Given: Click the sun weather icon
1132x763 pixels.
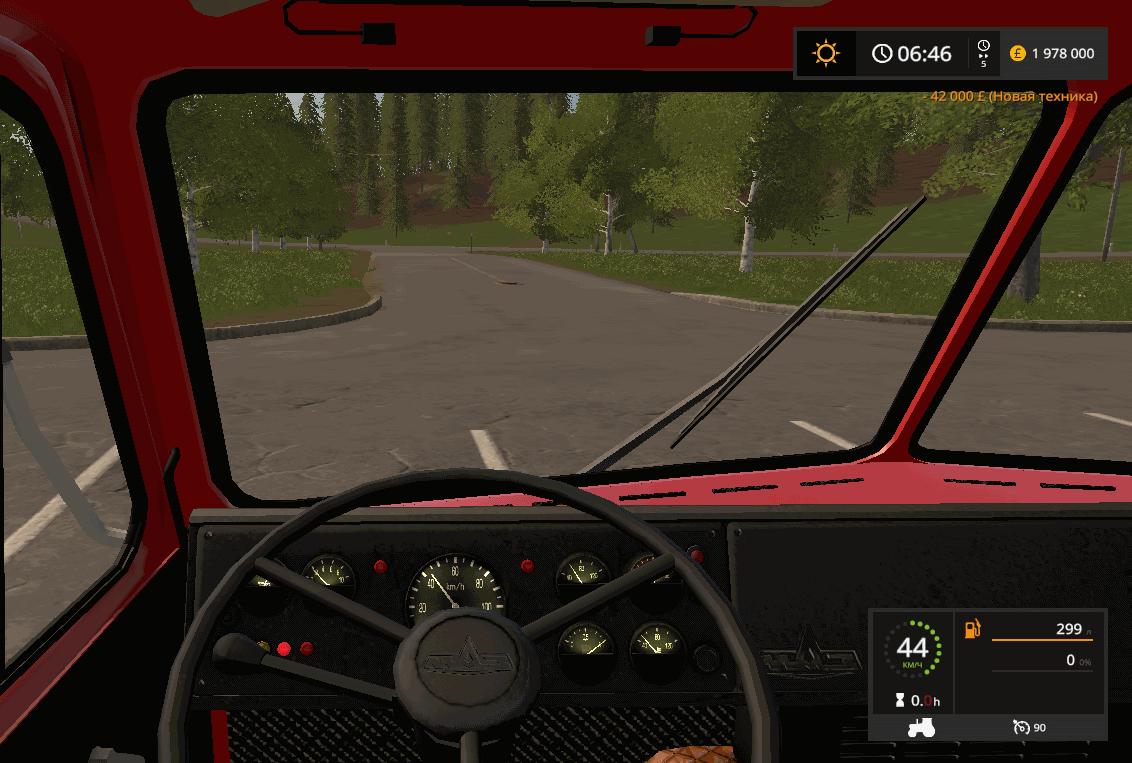Looking at the screenshot, I should [x=826, y=53].
